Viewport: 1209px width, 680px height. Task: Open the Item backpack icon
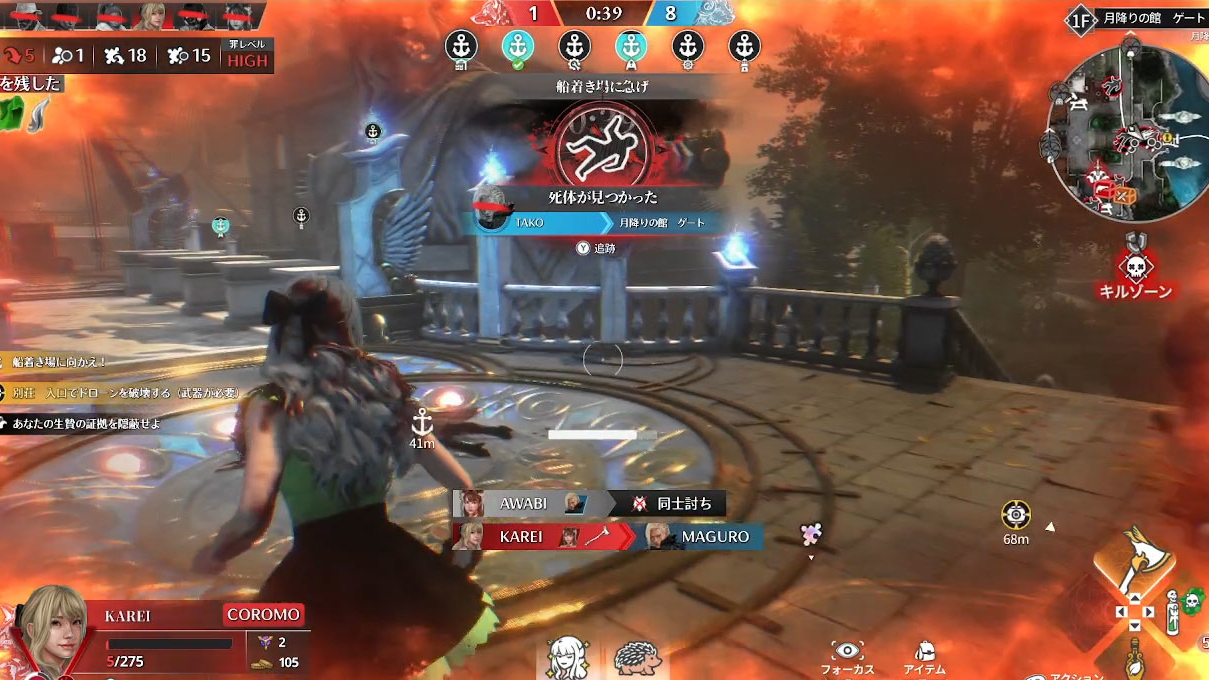click(925, 652)
